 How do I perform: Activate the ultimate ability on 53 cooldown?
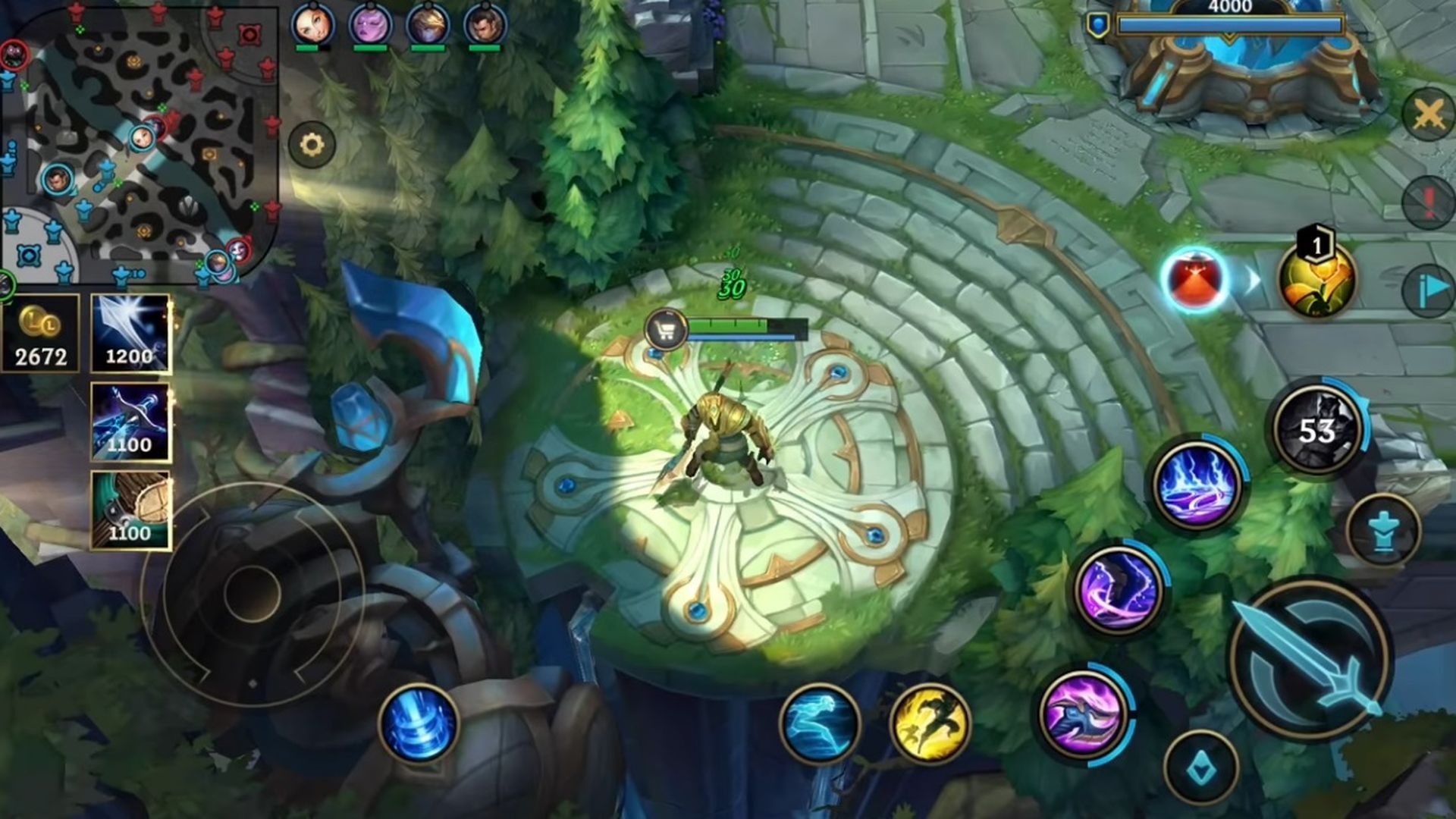[x=1318, y=428]
